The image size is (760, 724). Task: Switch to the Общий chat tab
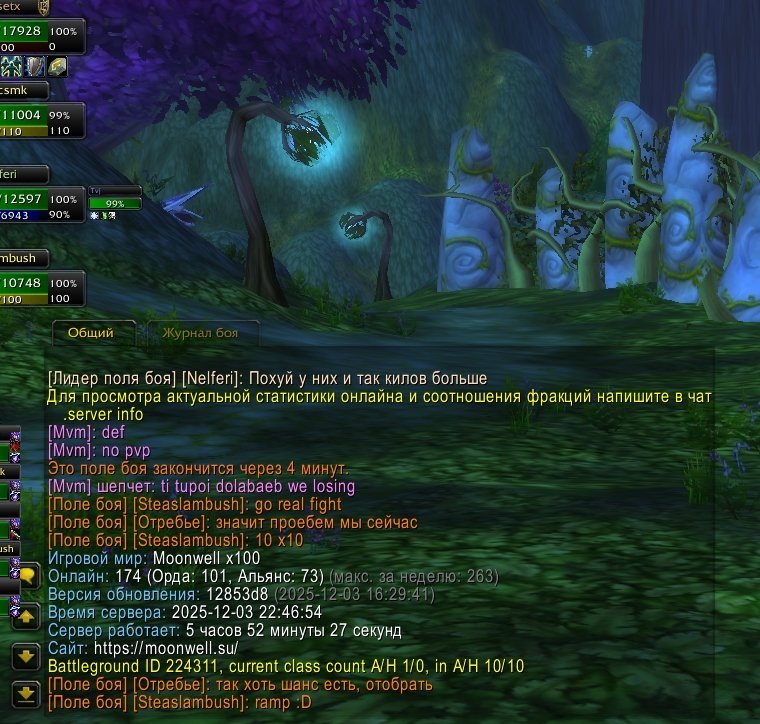90,333
